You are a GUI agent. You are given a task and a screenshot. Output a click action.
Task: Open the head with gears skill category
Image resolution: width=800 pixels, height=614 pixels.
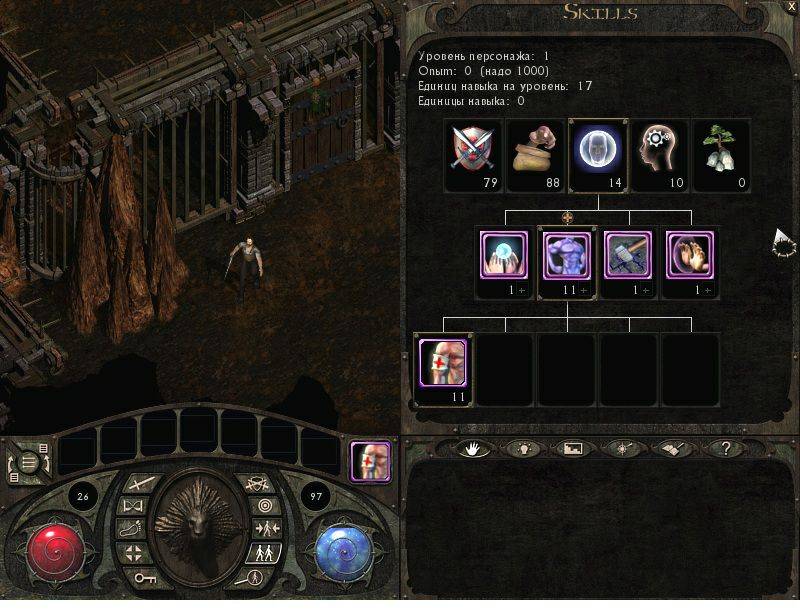click(659, 151)
